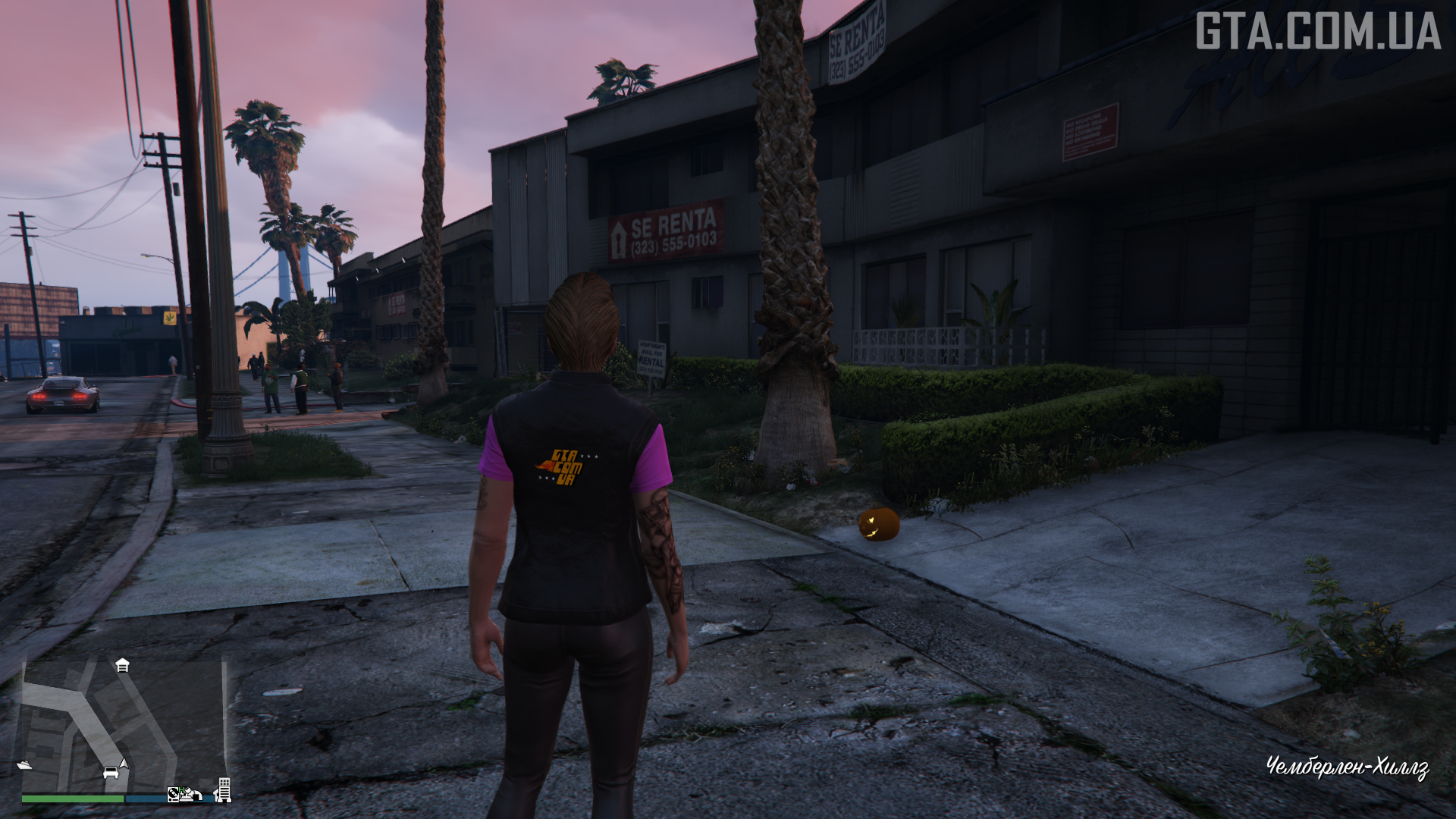
Task: Click the yacht marker on the minimap
Action: point(24,765)
